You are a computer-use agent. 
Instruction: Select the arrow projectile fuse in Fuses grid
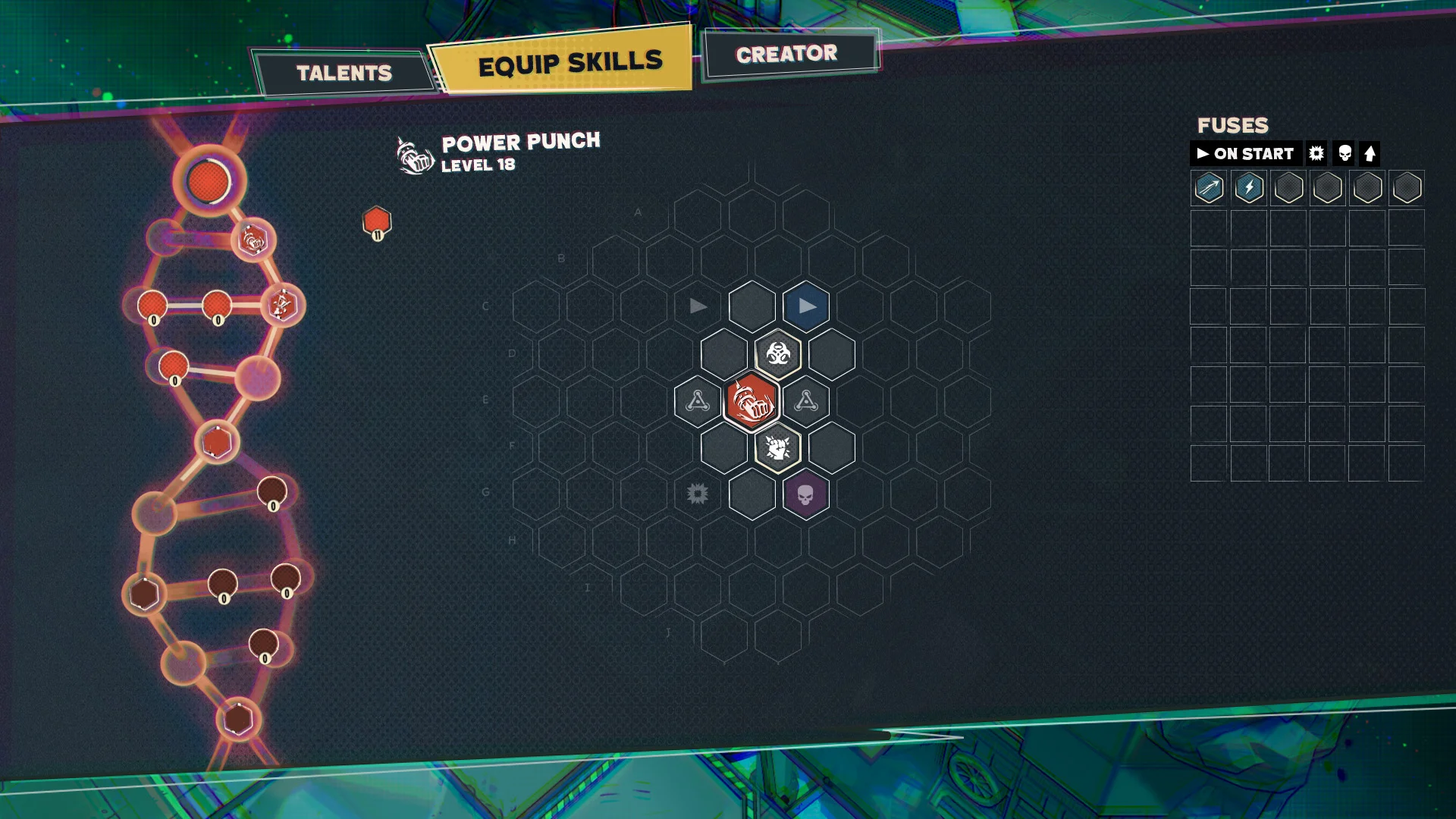click(x=1208, y=188)
